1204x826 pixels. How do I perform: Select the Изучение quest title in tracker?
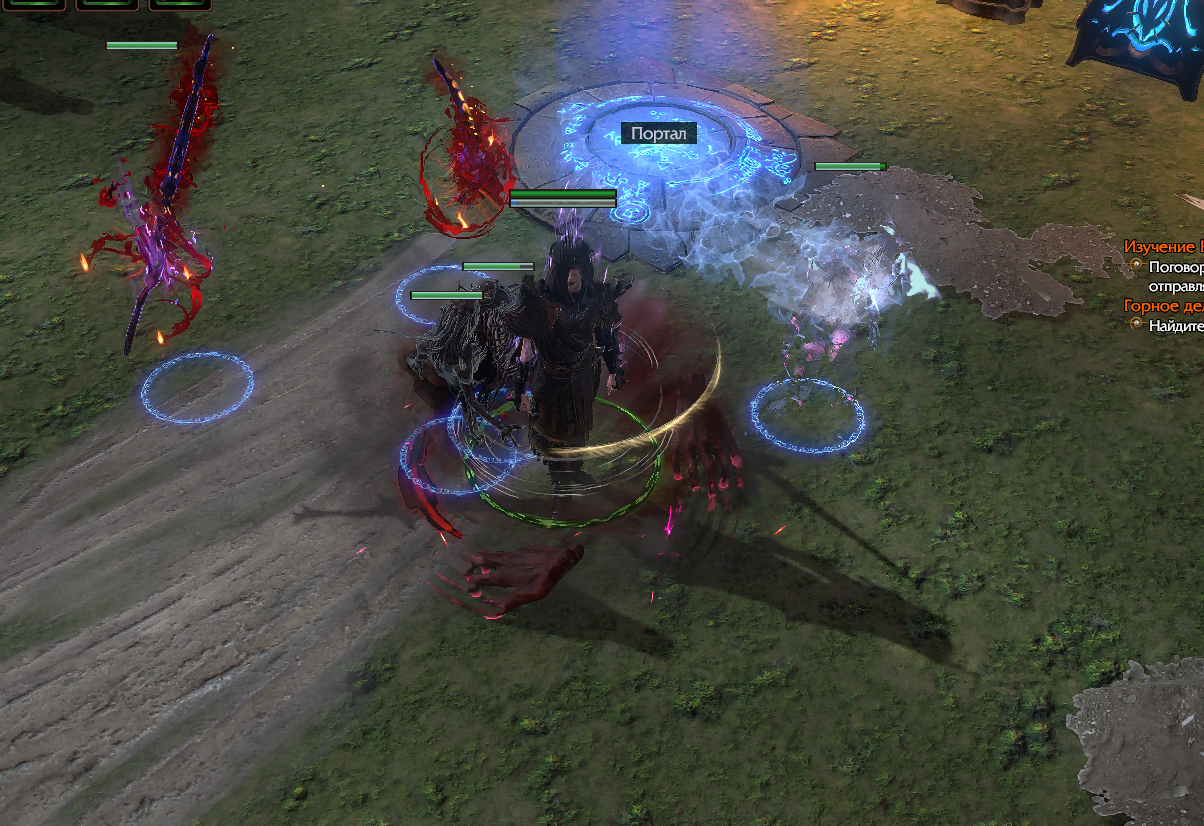point(1163,246)
